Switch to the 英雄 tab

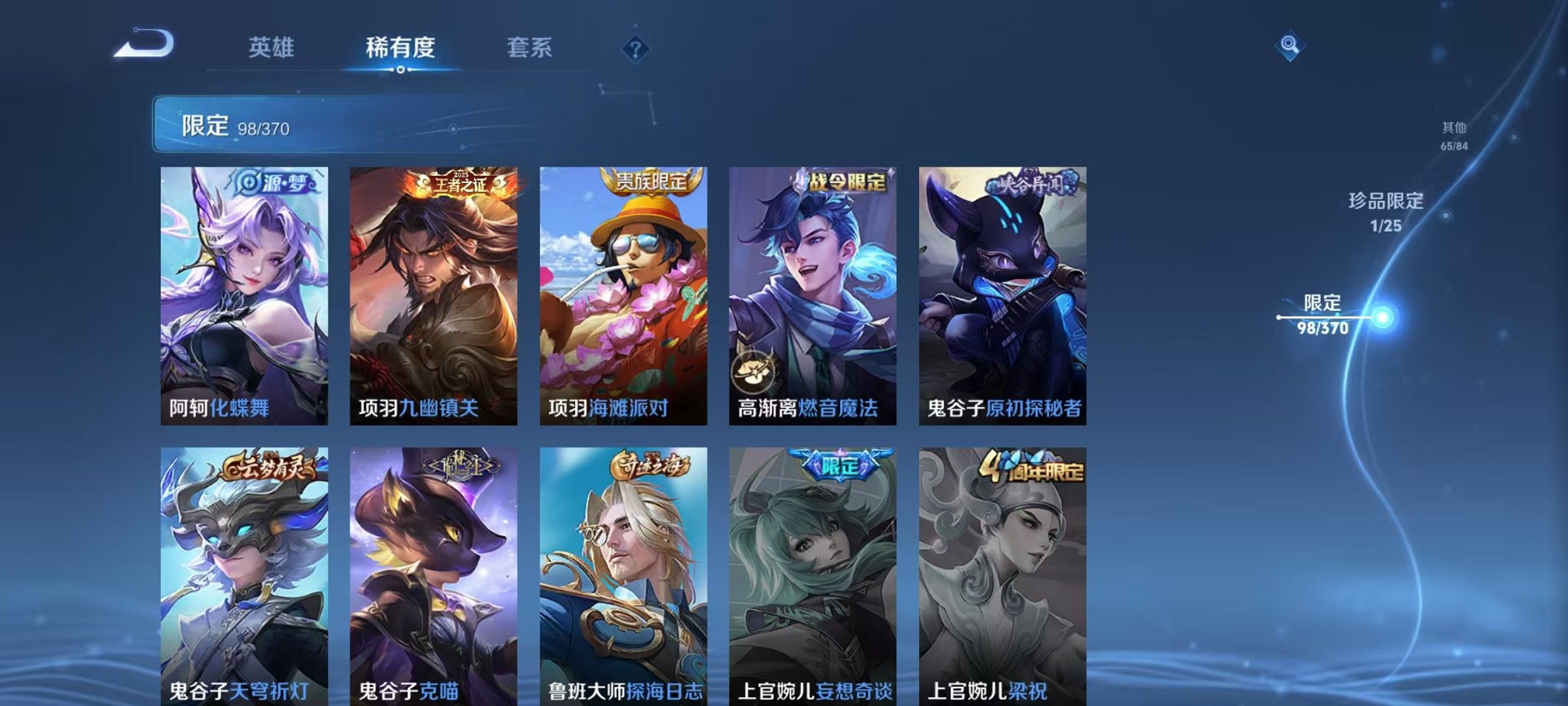[x=273, y=48]
